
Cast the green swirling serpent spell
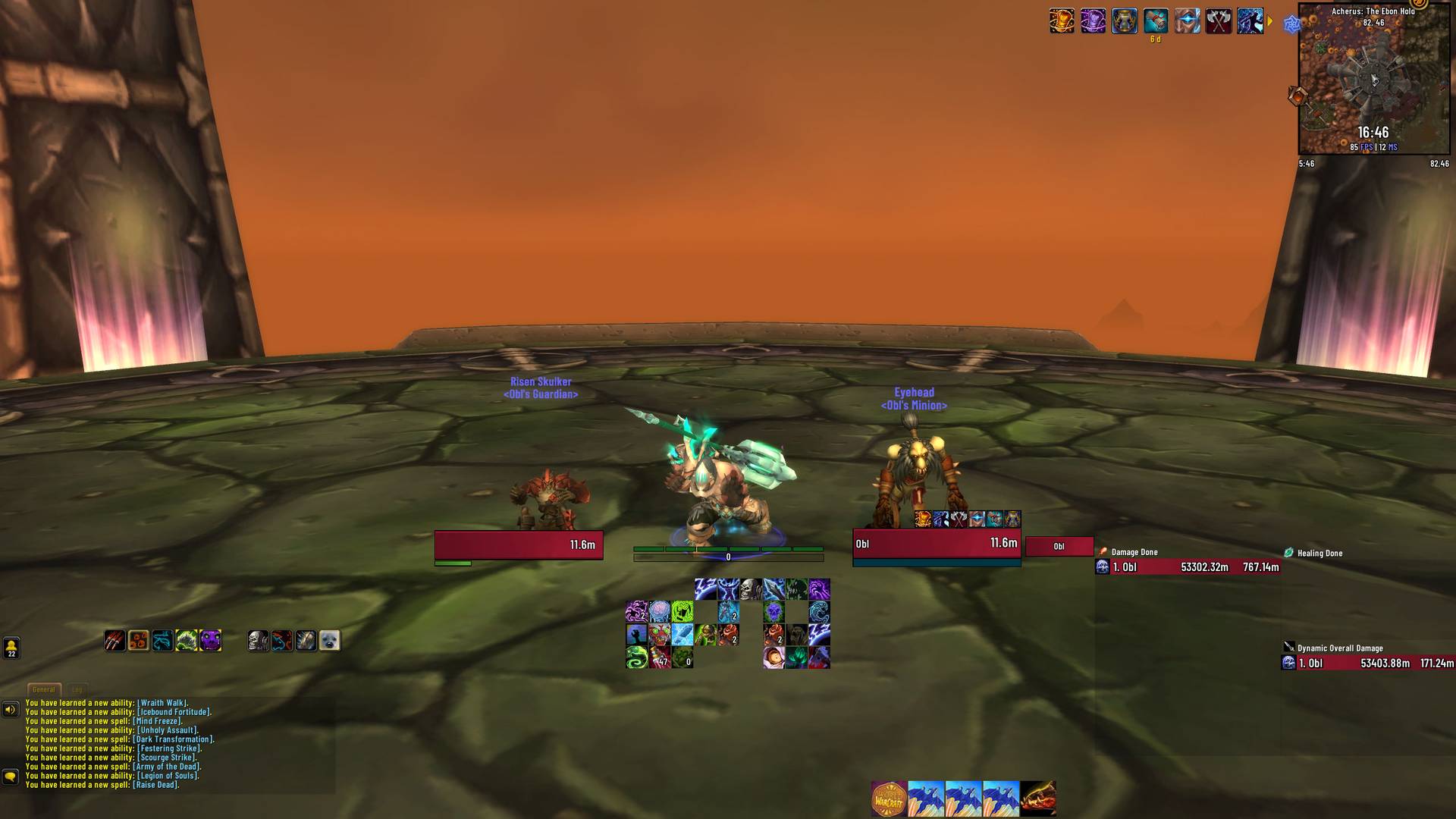[636, 657]
